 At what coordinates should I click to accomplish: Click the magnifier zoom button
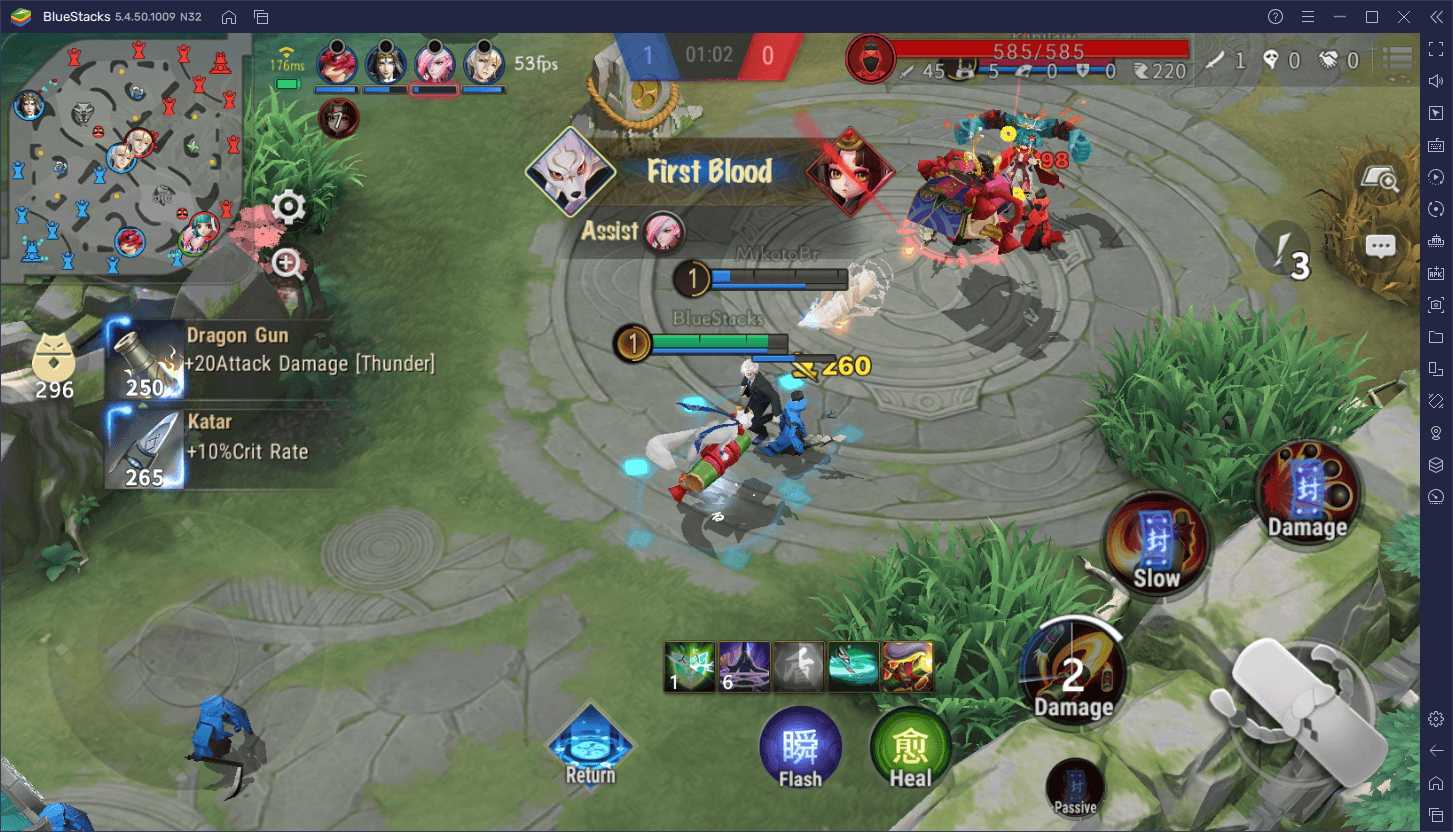[x=289, y=265]
